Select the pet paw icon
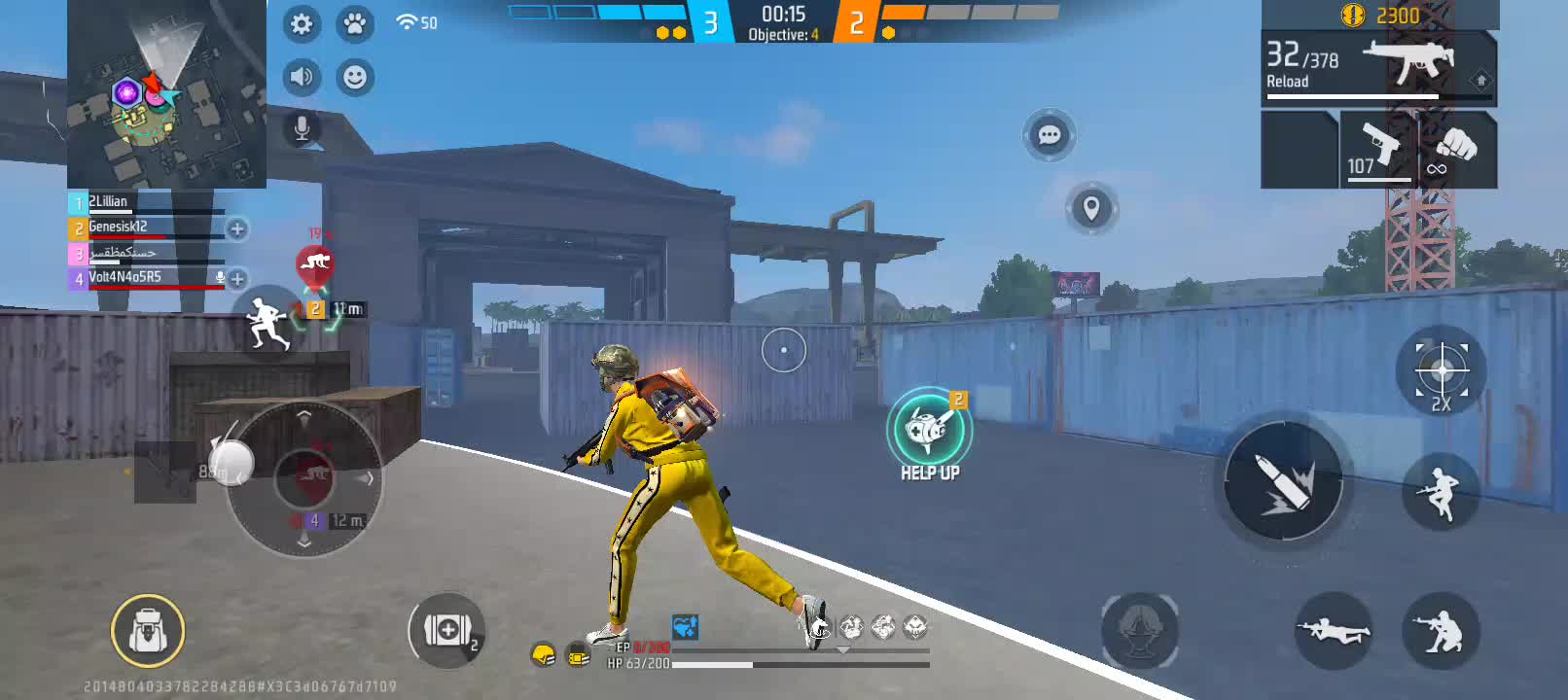 click(x=356, y=25)
